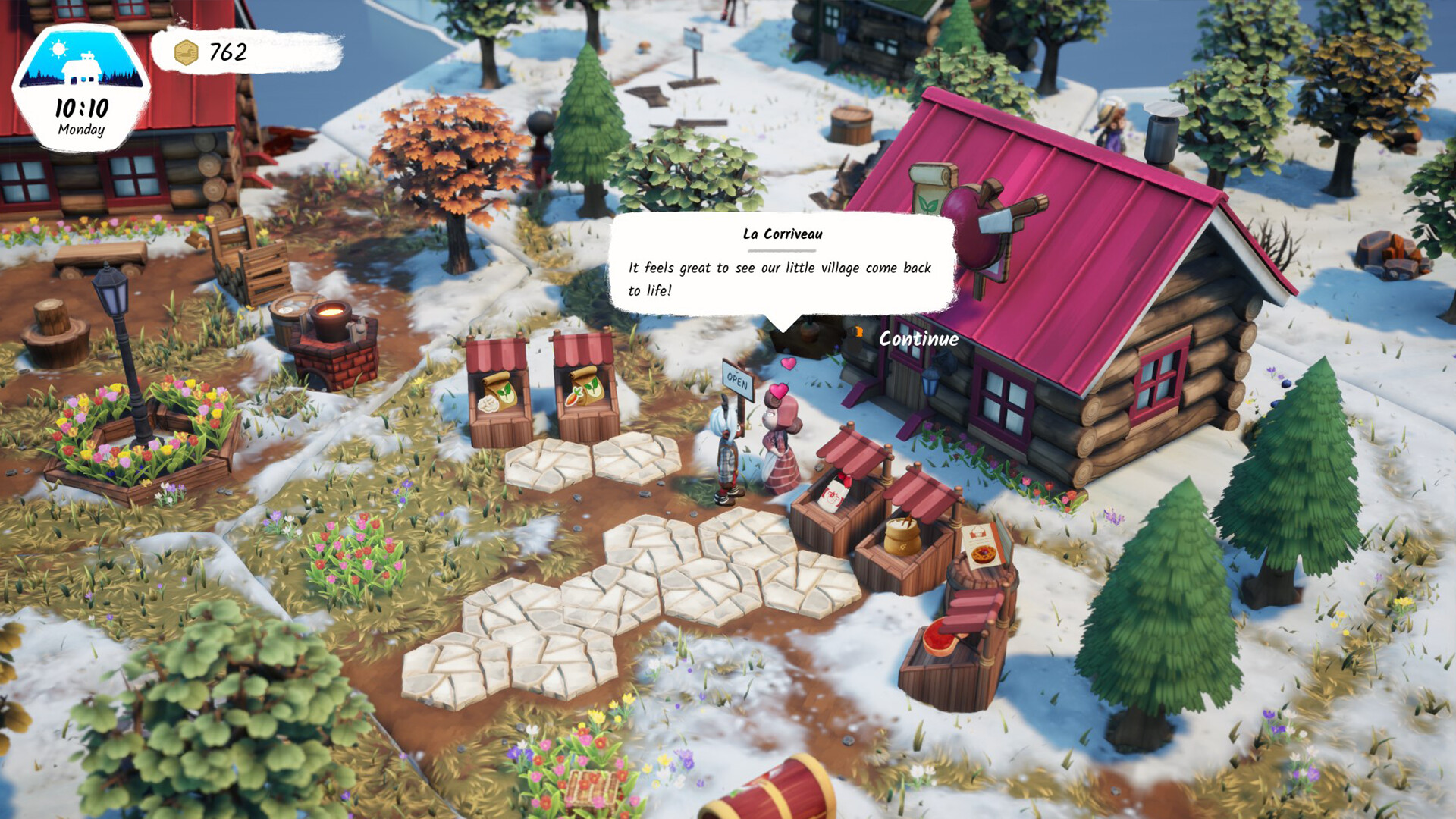Expand the coin balance showing 762
Image resolution: width=1456 pixels, height=819 pixels.
pos(226,53)
